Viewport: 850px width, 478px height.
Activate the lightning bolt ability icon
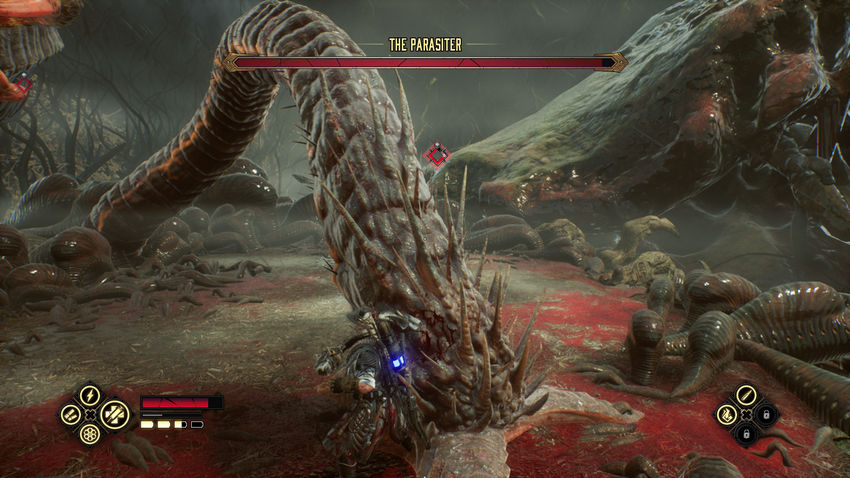90,394
